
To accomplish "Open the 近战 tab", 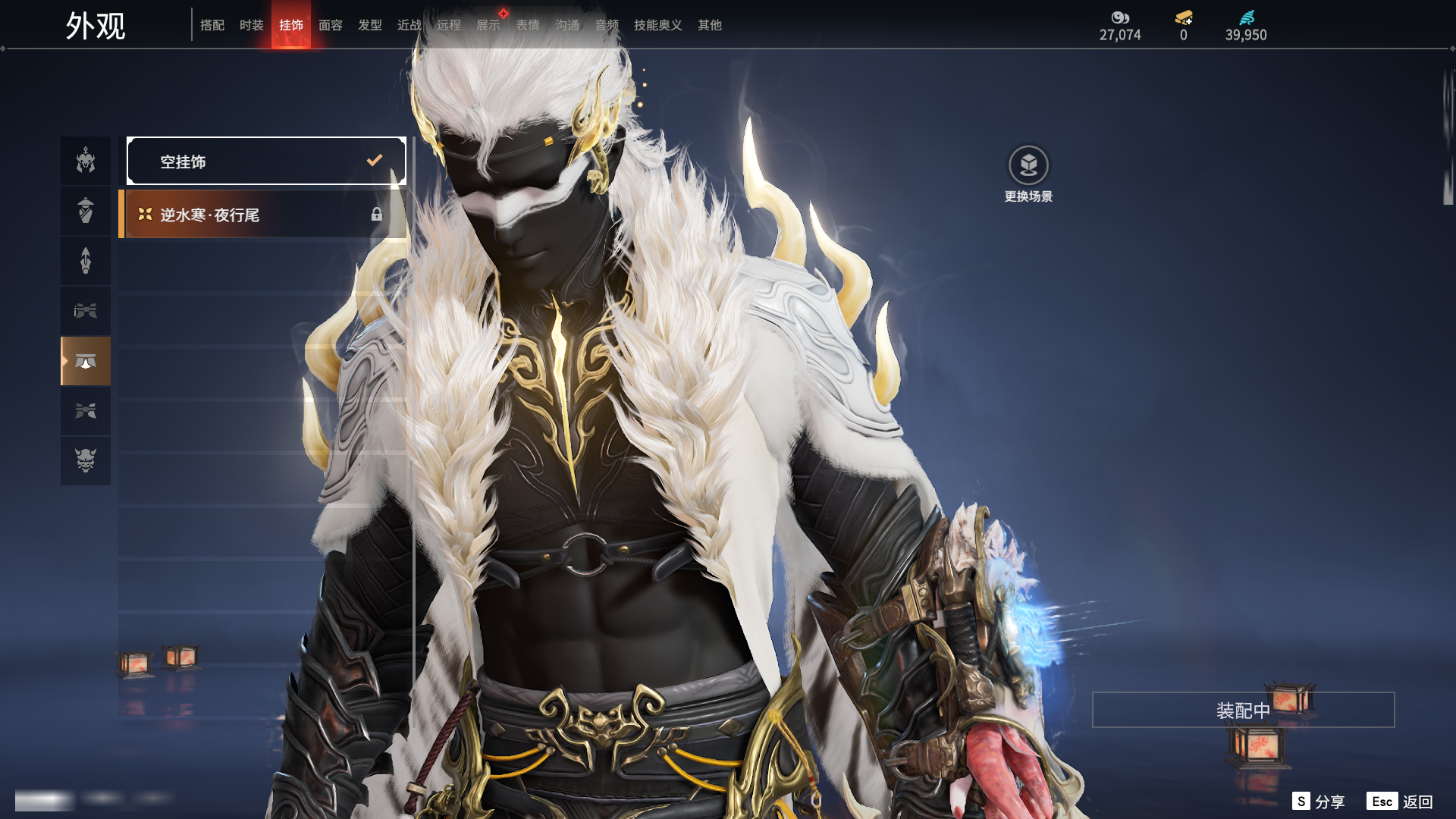I will [409, 25].
